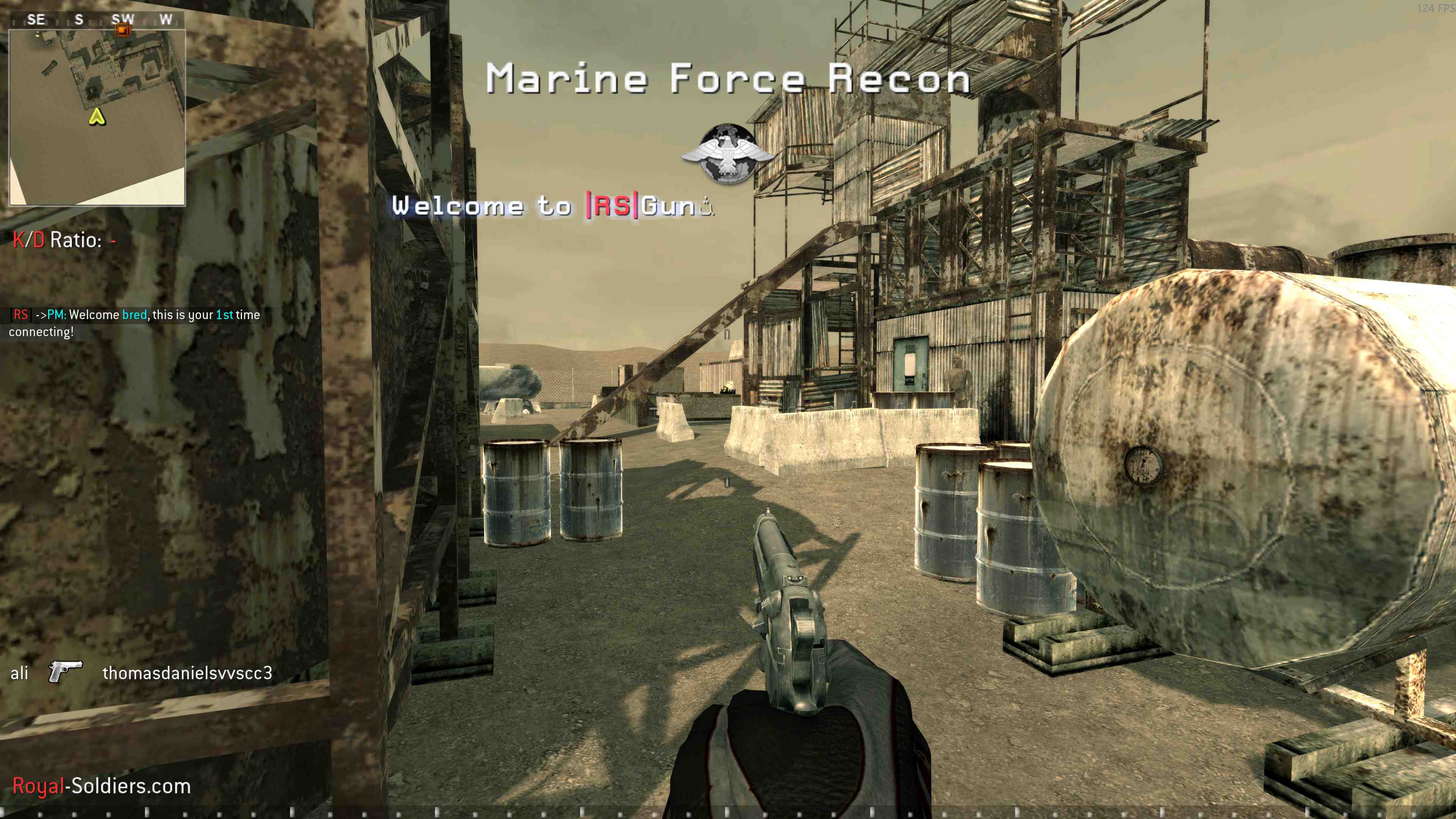
Task: Select the SW heading on the compass bar
Action: 124,19
